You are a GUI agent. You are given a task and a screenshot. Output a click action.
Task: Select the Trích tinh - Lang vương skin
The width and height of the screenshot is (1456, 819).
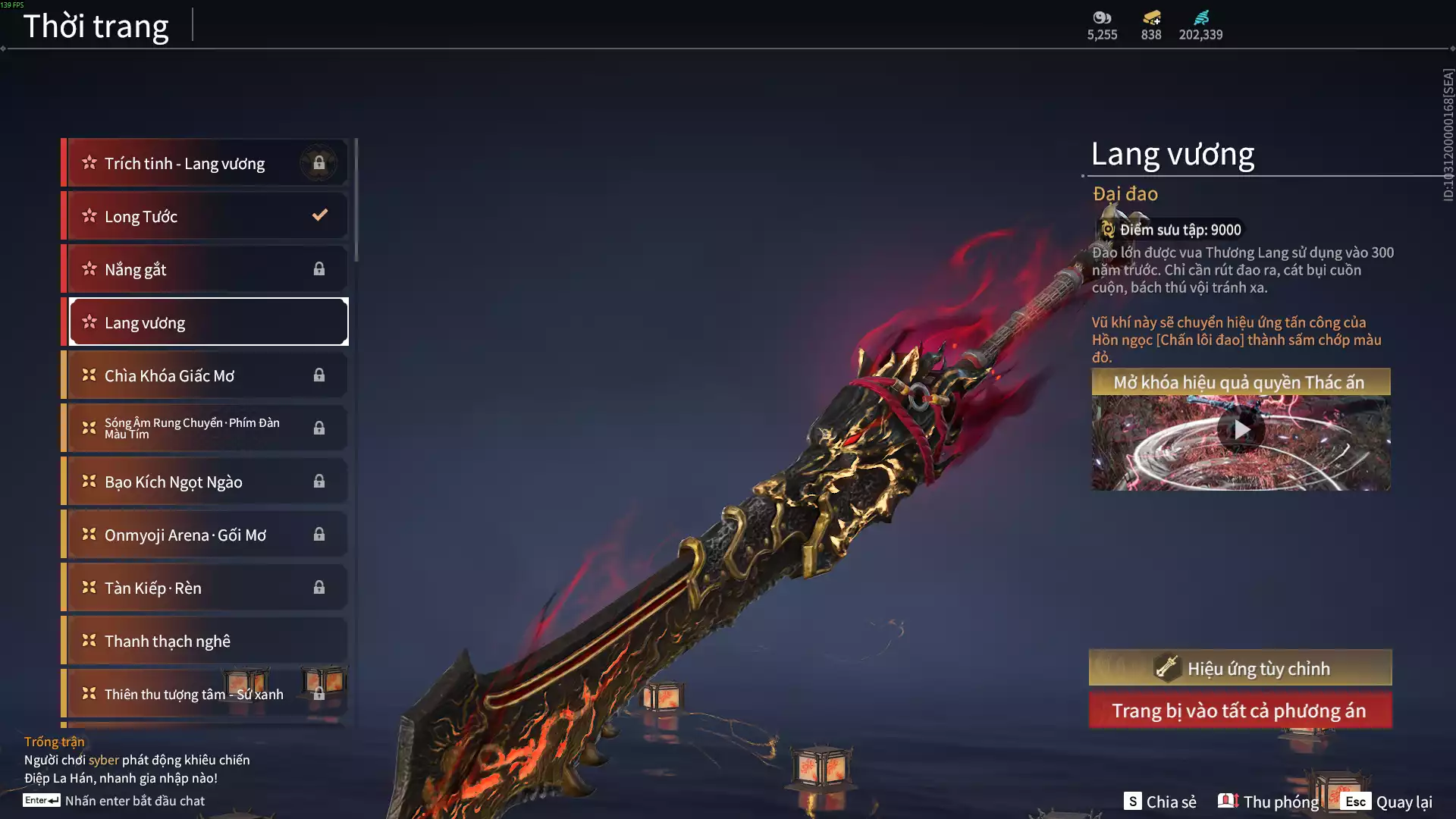coord(205,163)
